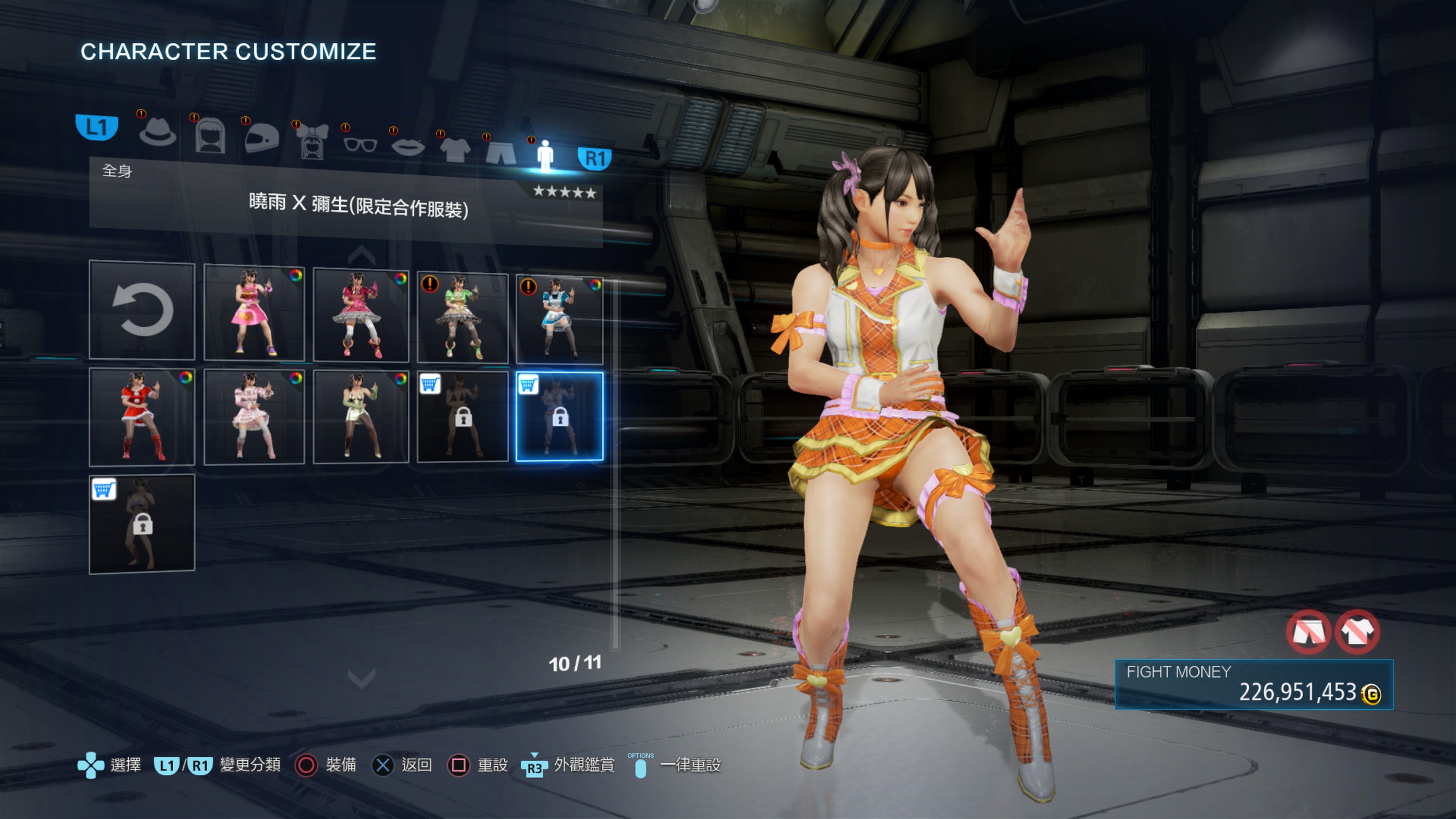The image size is (1456, 819).
Task: Equip the red Santa dress outfit
Action: [142, 417]
